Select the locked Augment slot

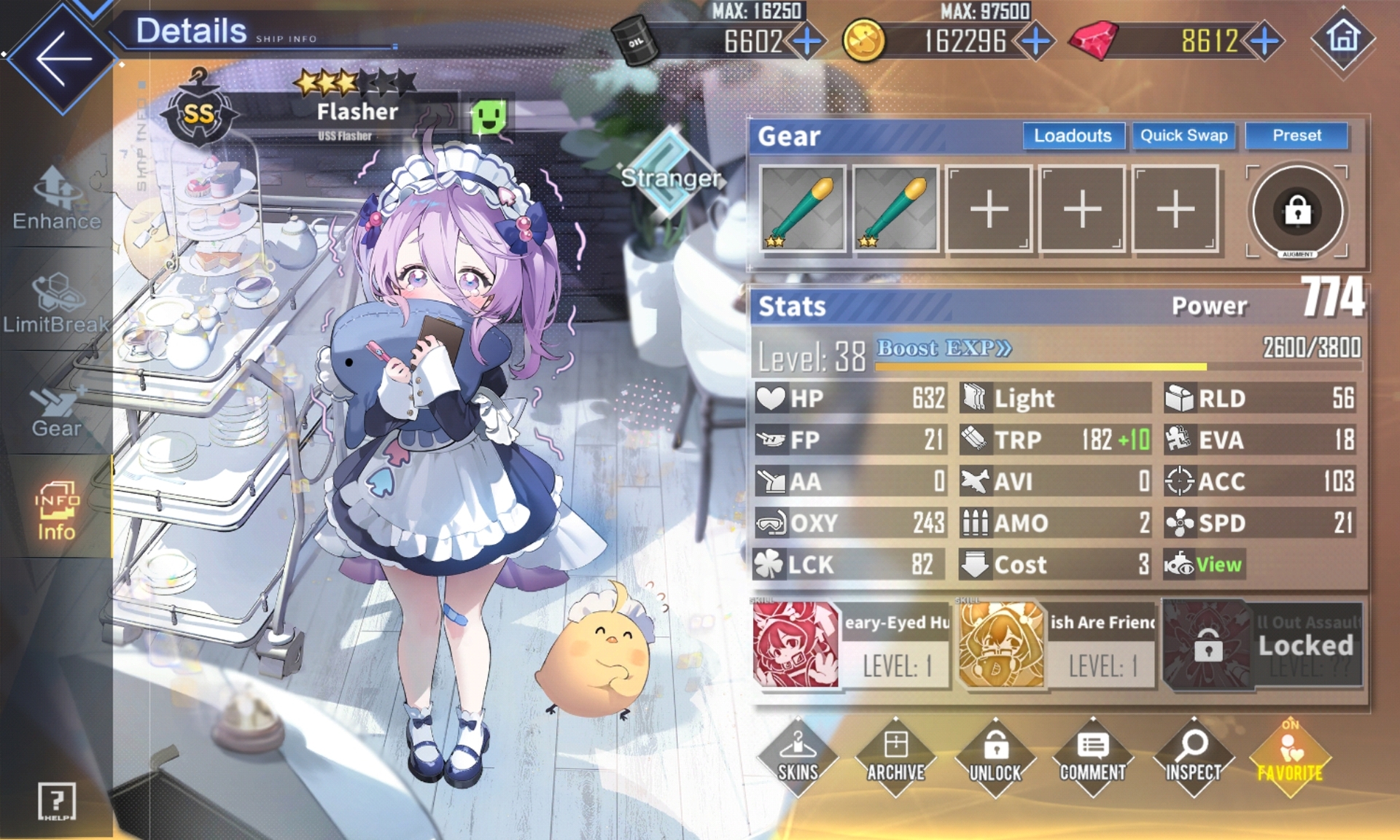[1297, 211]
